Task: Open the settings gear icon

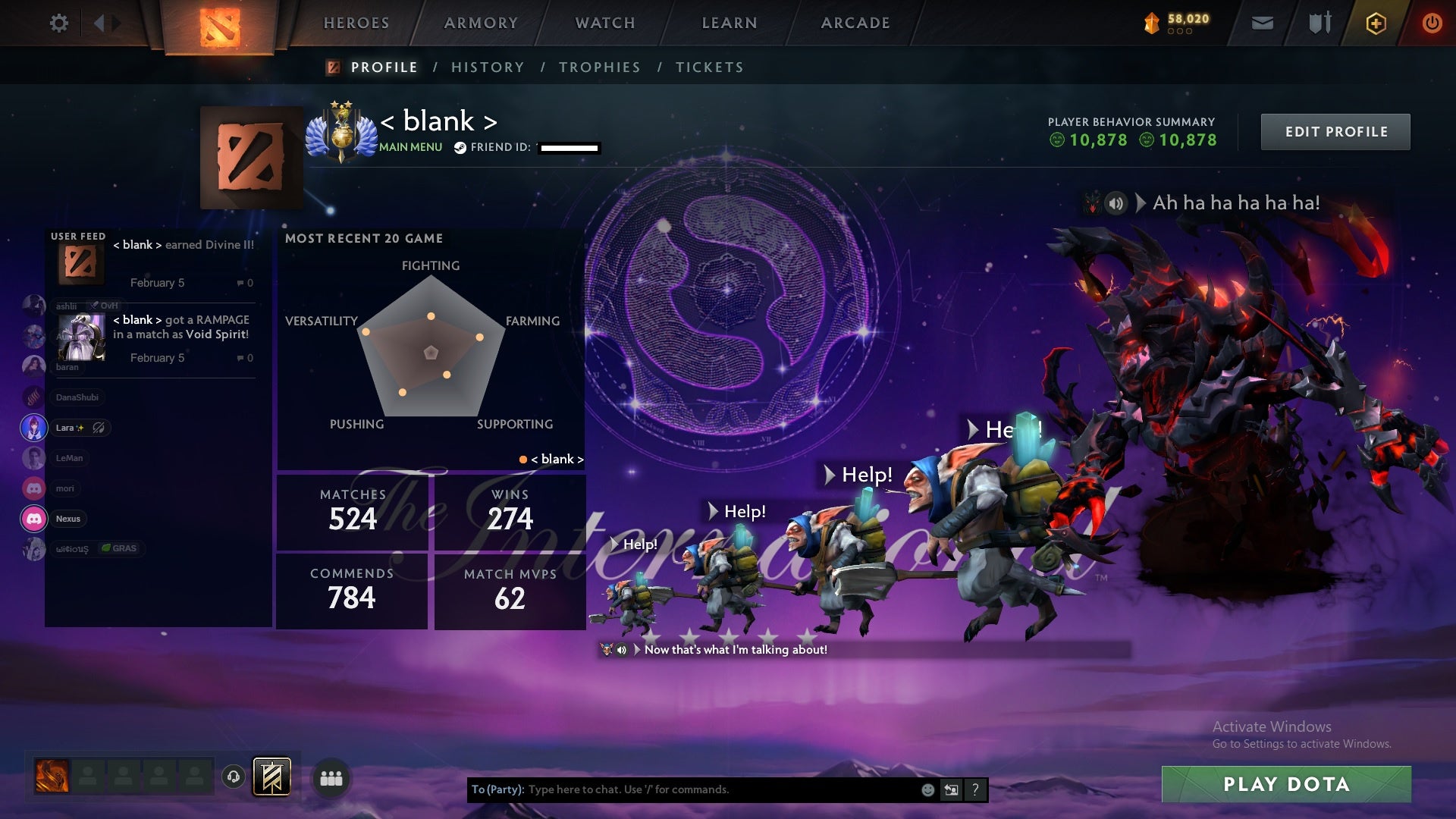Action: coord(59,23)
